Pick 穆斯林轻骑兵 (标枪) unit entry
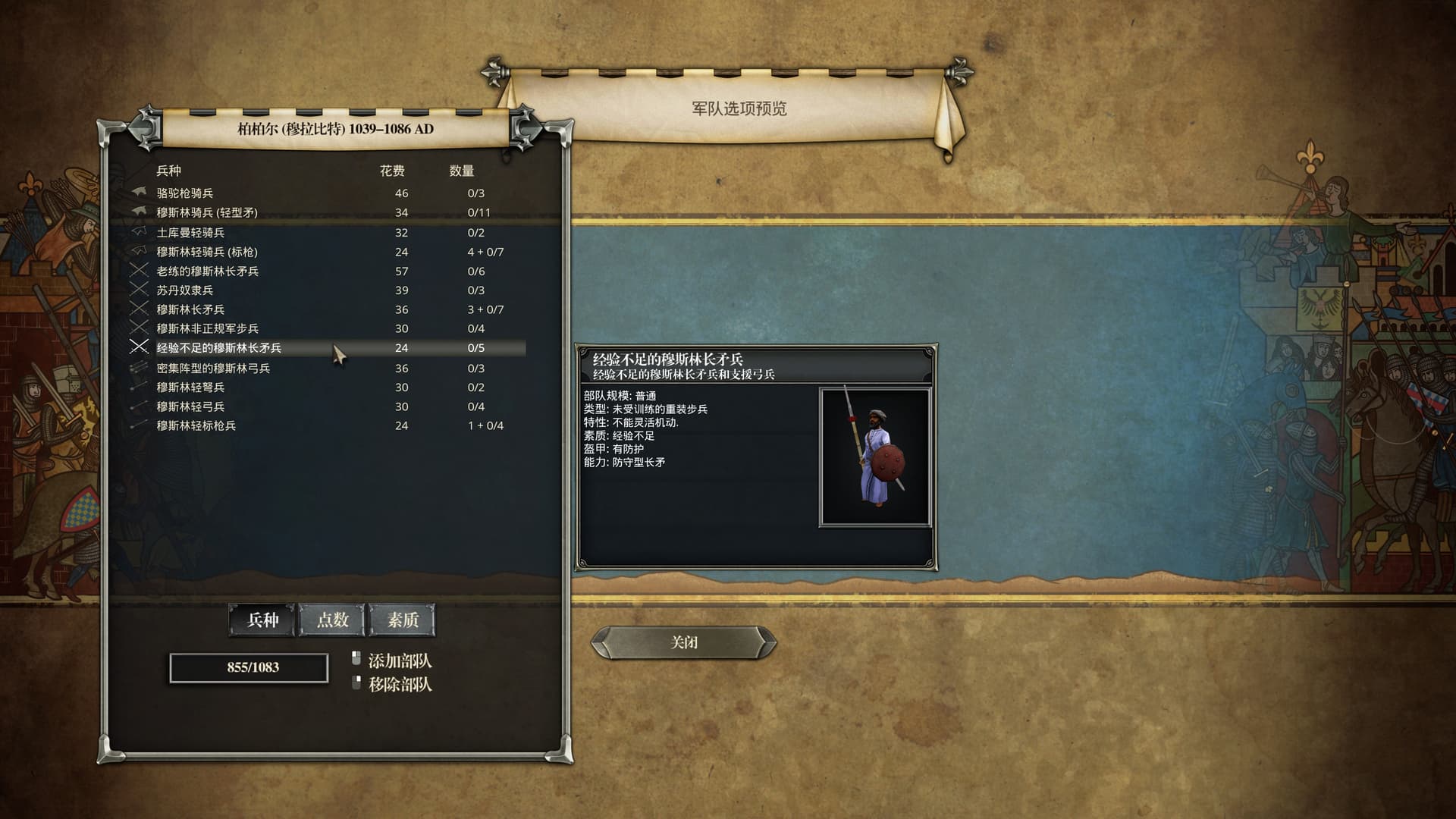The image size is (1456, 819). (x=207, y=252)
